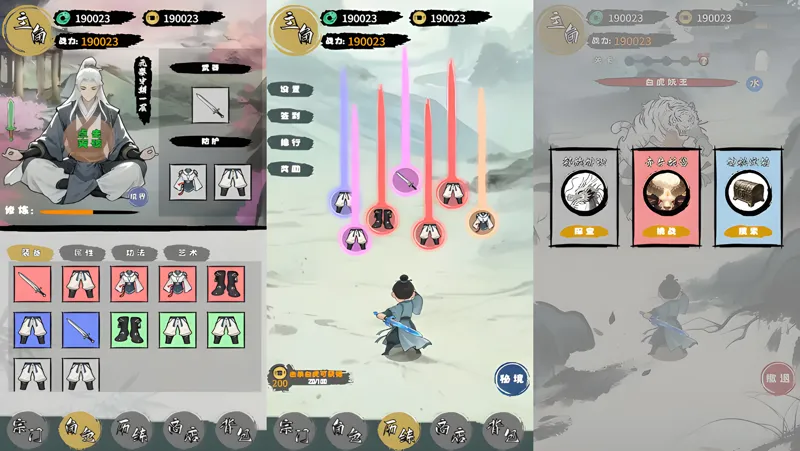
Task: Tap the small blue 培养 button beside the cultivator
Action: (138, 197)
